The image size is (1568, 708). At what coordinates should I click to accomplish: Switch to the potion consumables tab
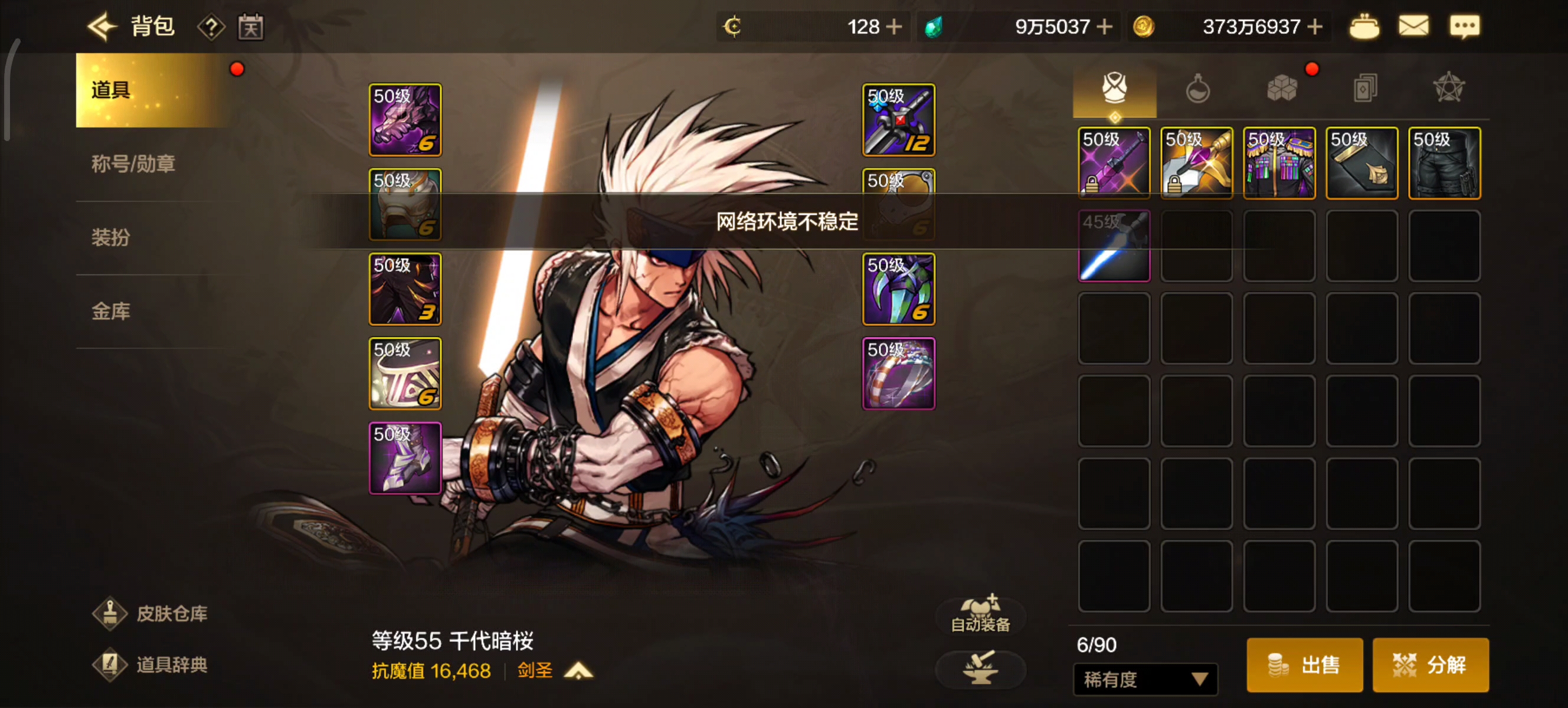pos(1197,89)
